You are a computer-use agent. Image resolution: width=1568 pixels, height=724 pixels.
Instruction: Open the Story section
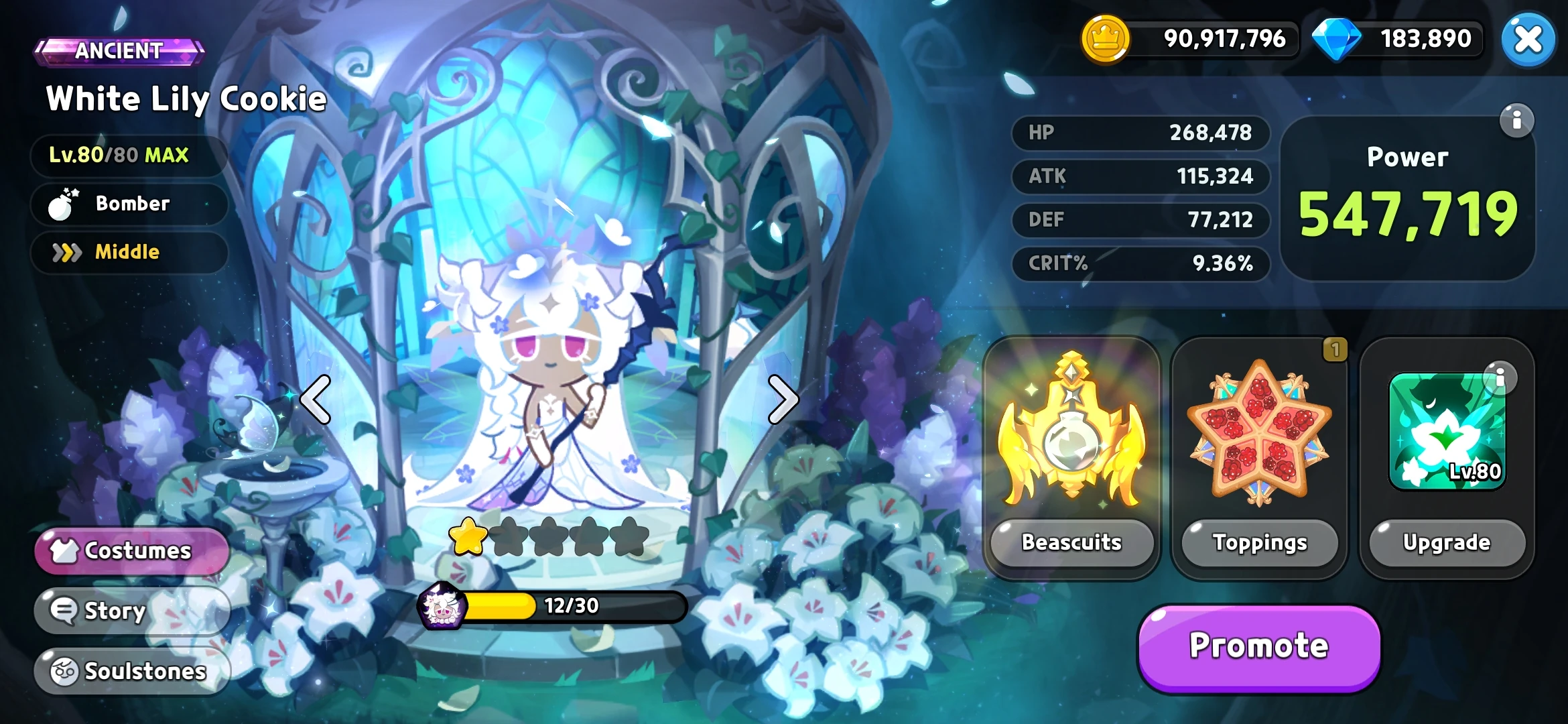(114, 610)
